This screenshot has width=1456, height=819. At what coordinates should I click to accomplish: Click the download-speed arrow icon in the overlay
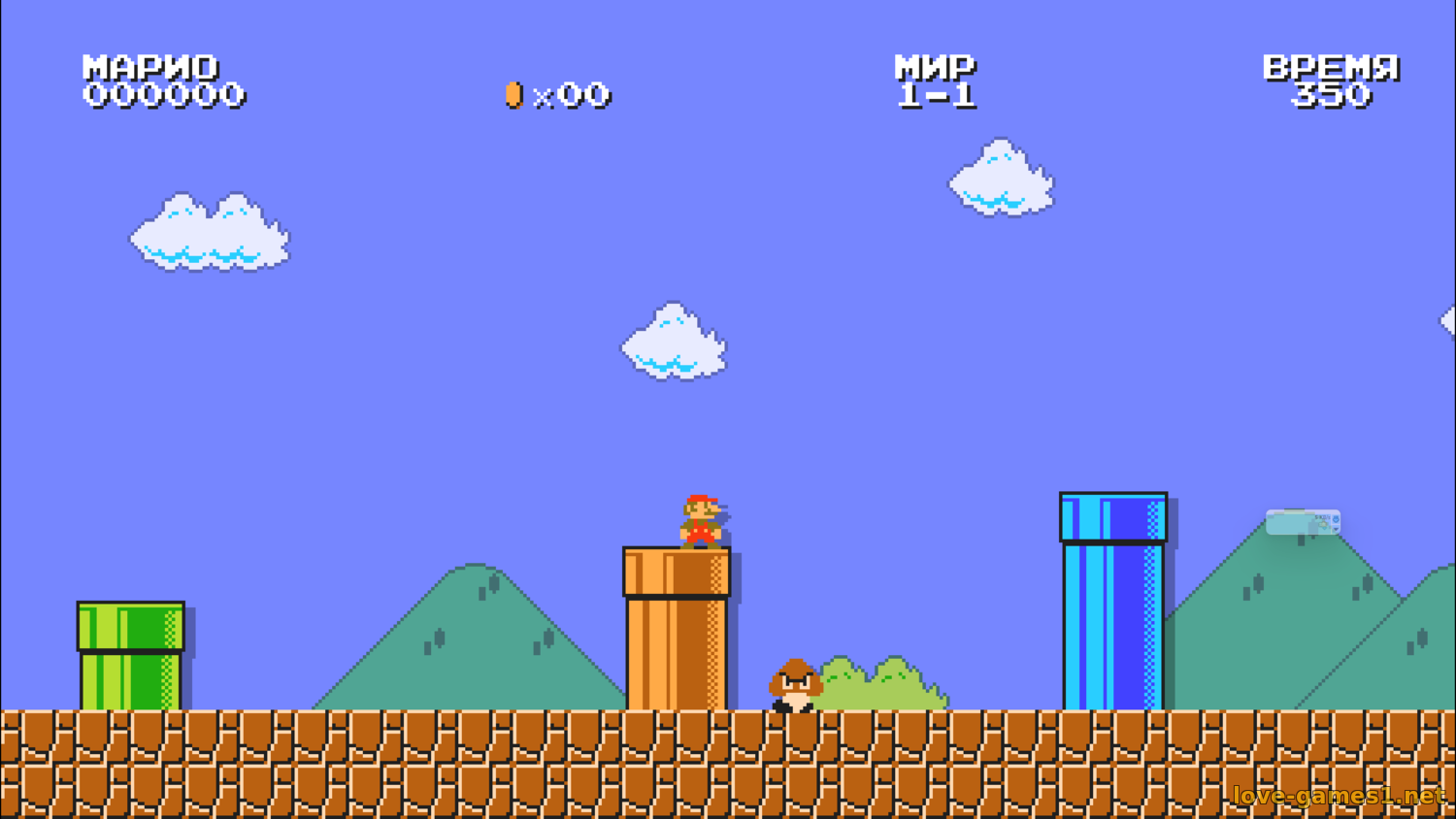click(x=1336, y=519)
